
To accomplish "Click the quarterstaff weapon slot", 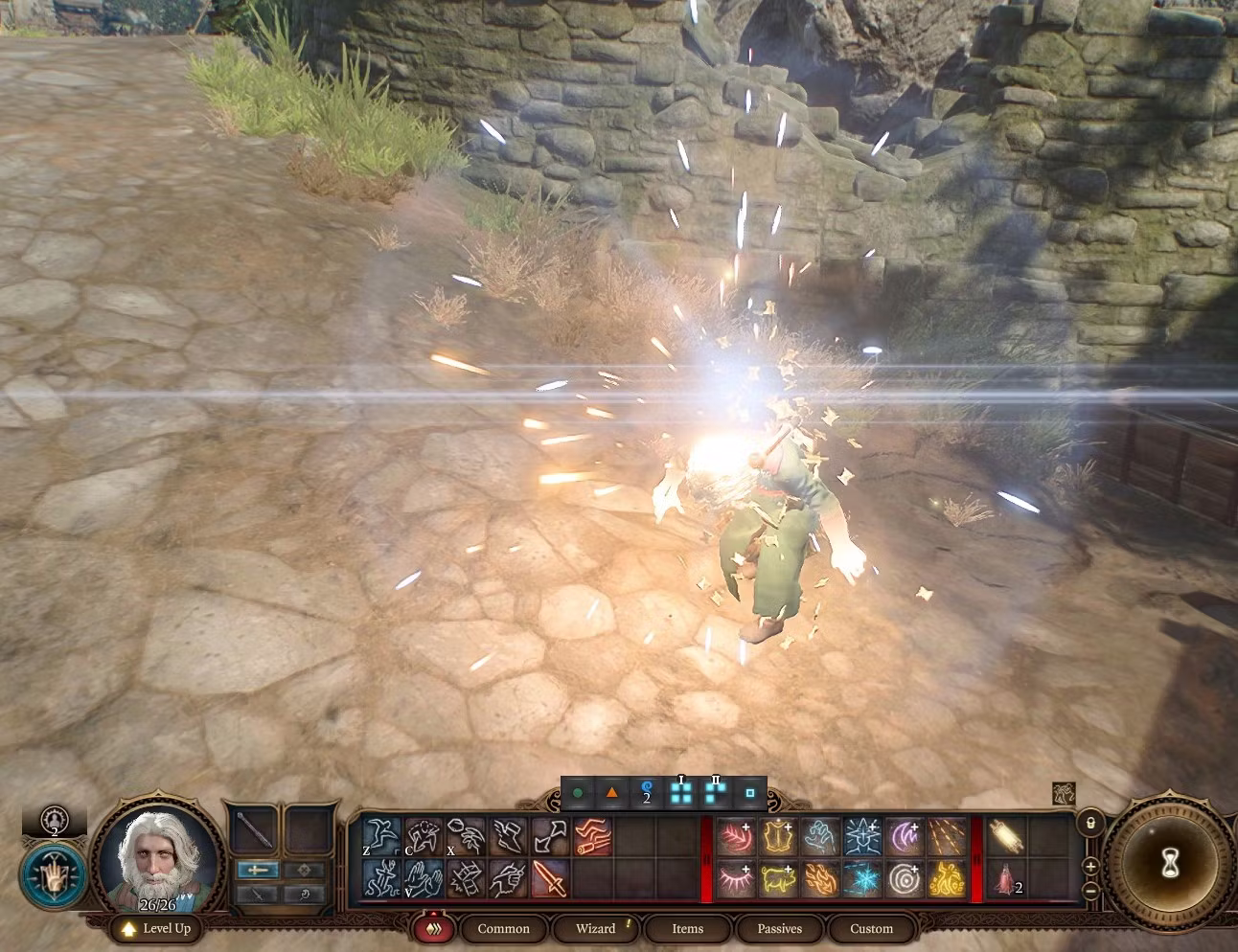I will 256,830.
